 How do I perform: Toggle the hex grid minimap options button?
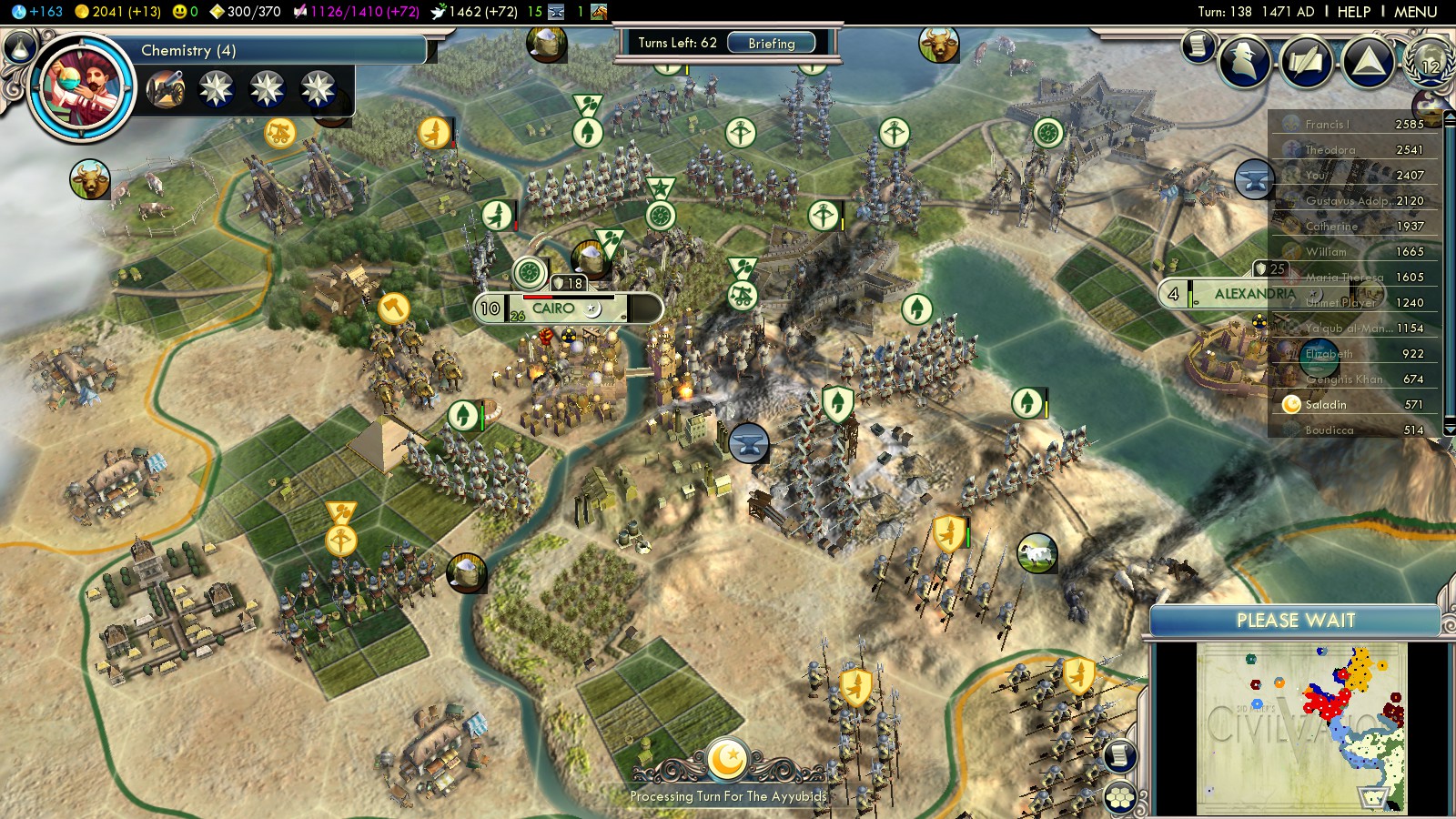[1120, 798]
